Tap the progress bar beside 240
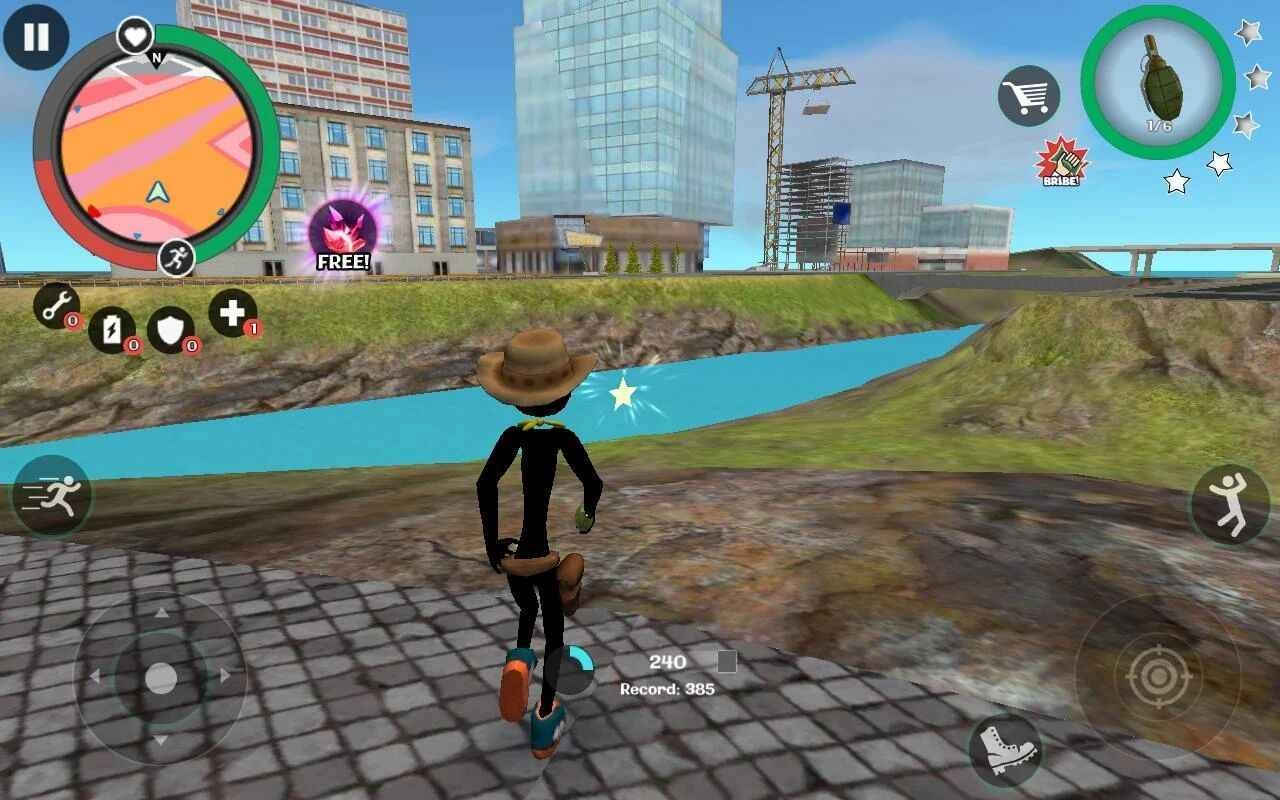The width and height of the screenshot is (1280, 800). (729, 661)
